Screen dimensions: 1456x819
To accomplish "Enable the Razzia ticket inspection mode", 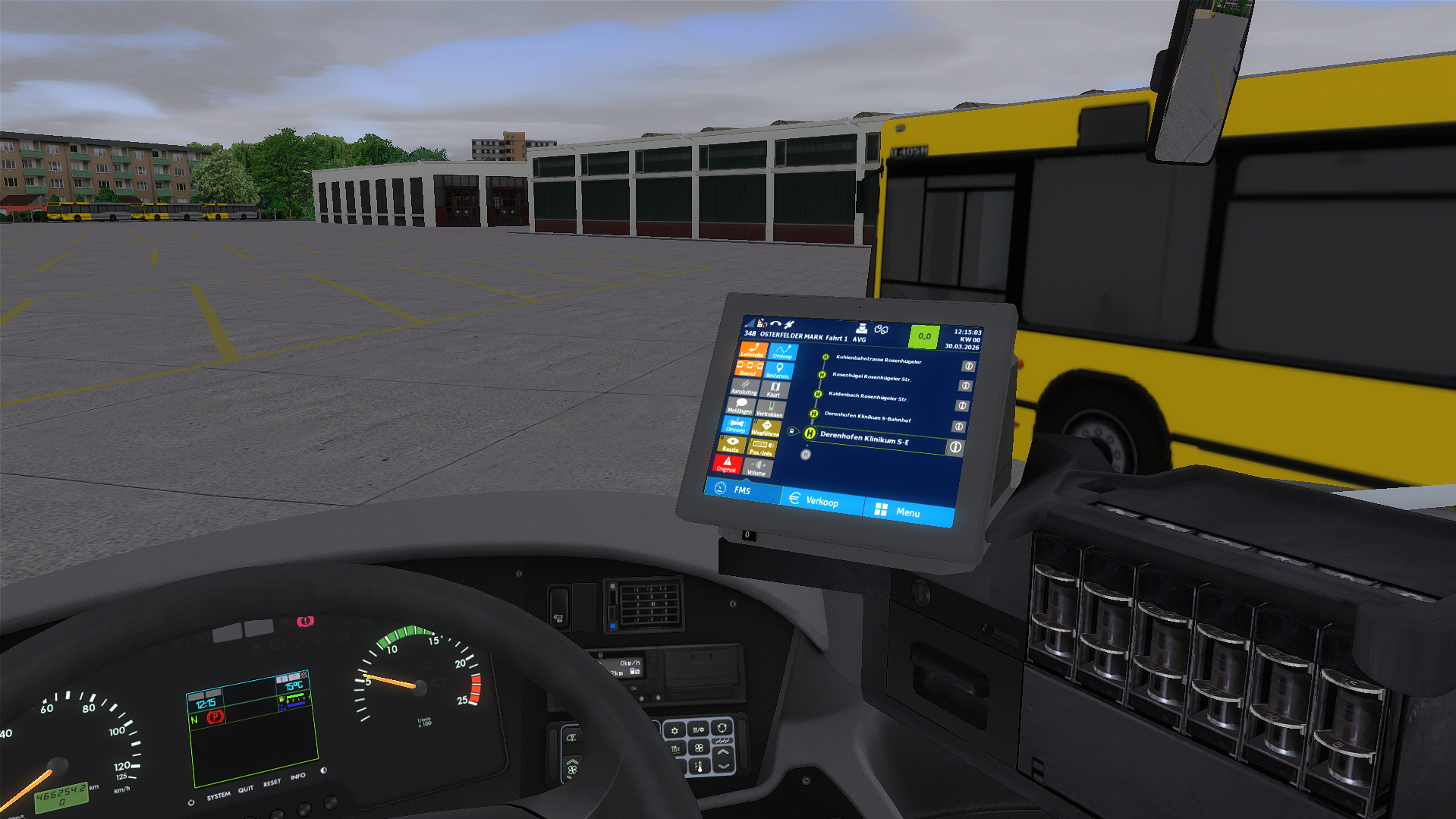I will 732,445.
